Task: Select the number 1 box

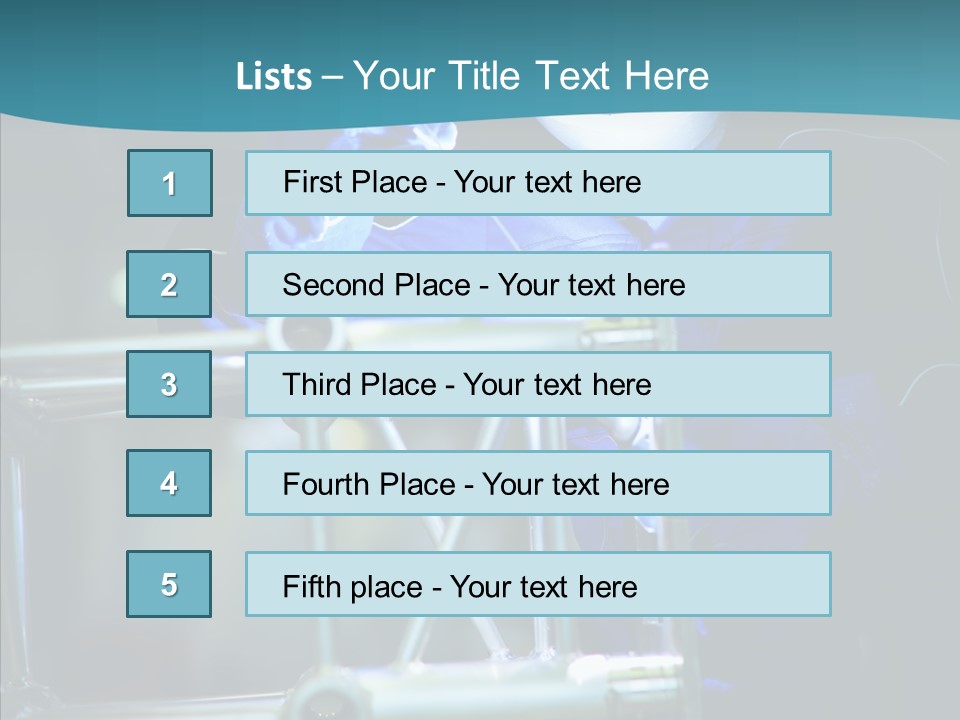Action: [170, 183]
